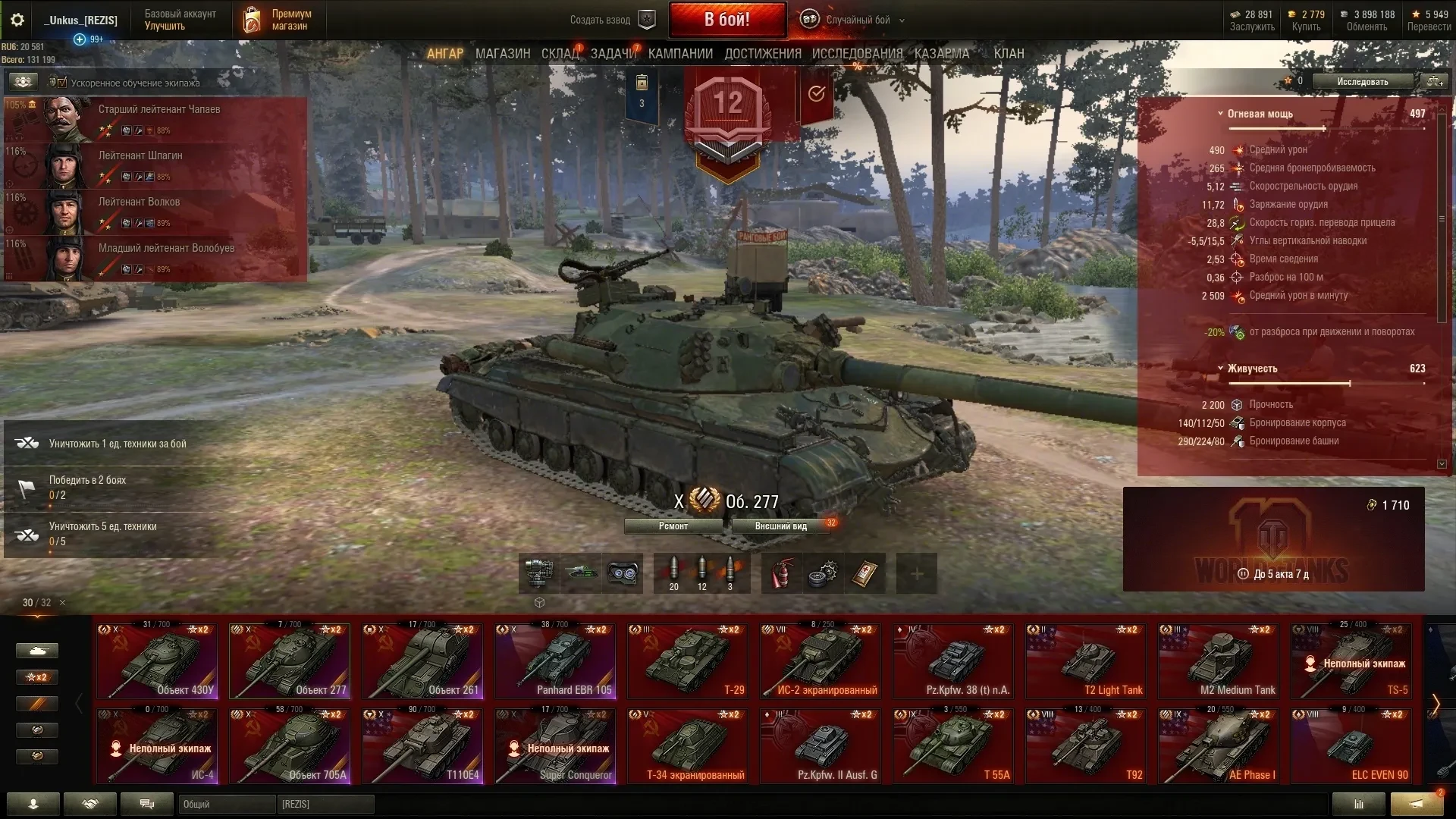The width and height of the screenshot is (1456, 819).
Task: Click the Исследовать button
Action: pos(1362,82)
